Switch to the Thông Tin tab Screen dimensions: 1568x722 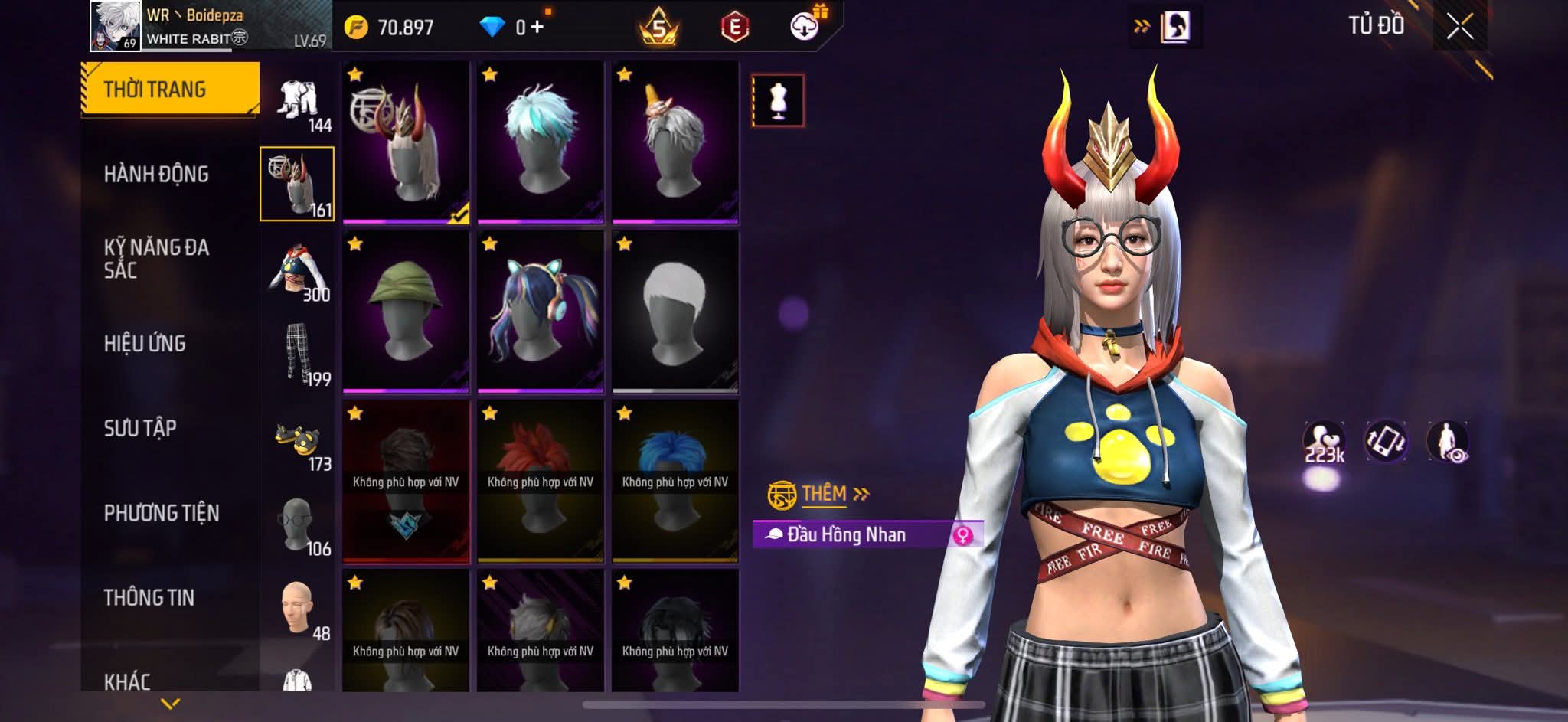coord(149,597)
